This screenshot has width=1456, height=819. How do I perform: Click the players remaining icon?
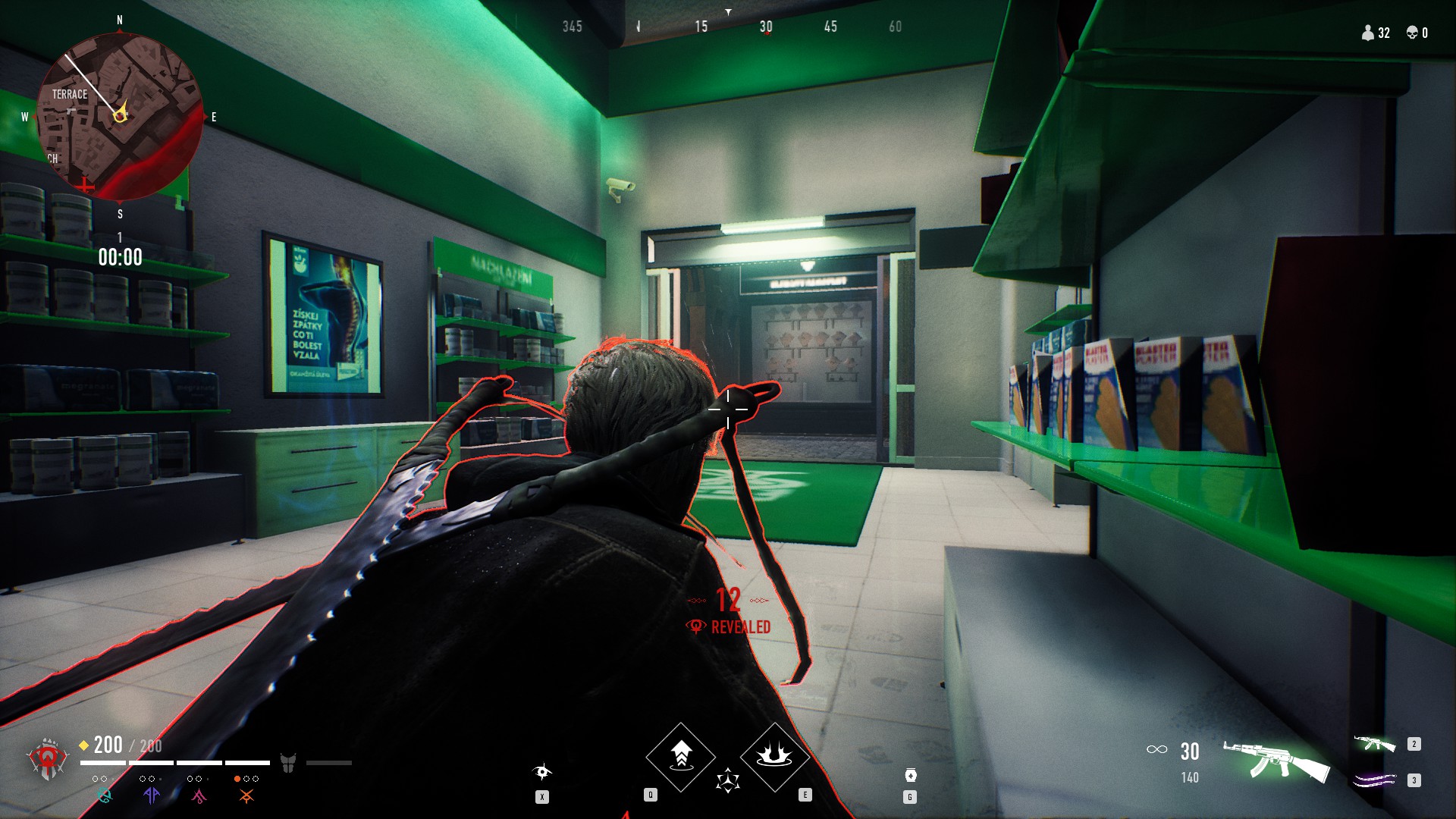pos(1368,33)
